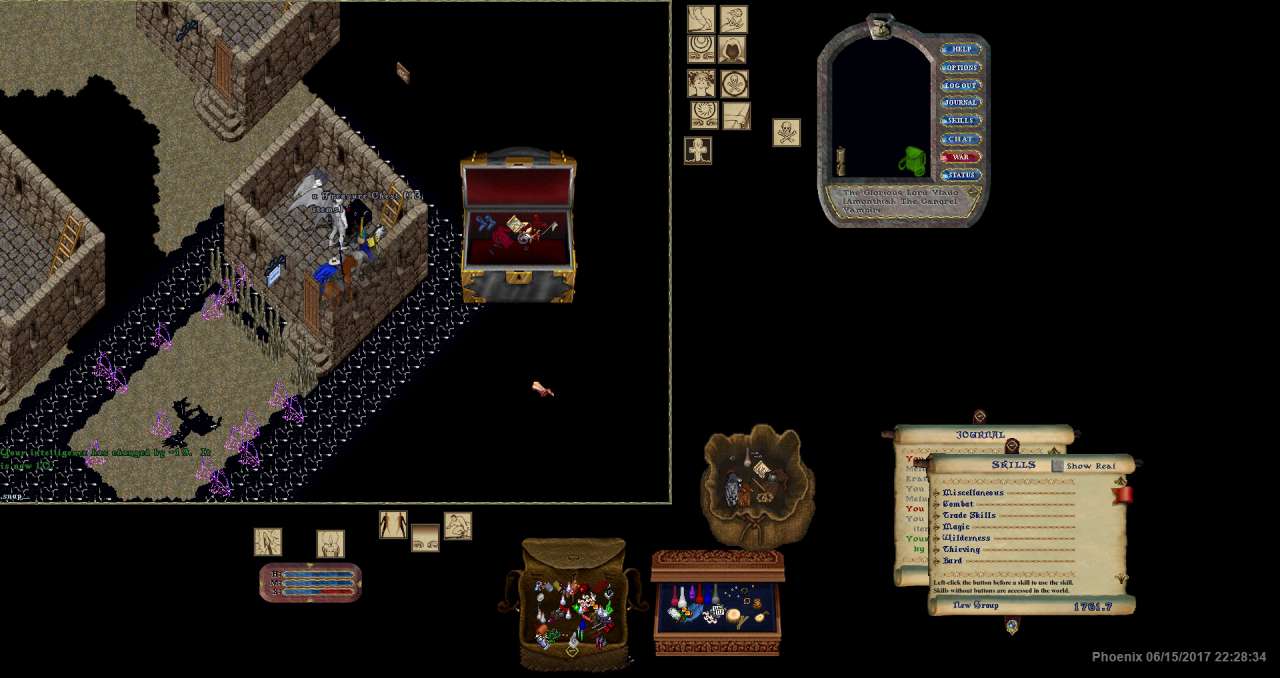Cast the lone skull-and-crossbones spell icon
The height and width of the screenshot is (678, 1280).
point(786,132)
